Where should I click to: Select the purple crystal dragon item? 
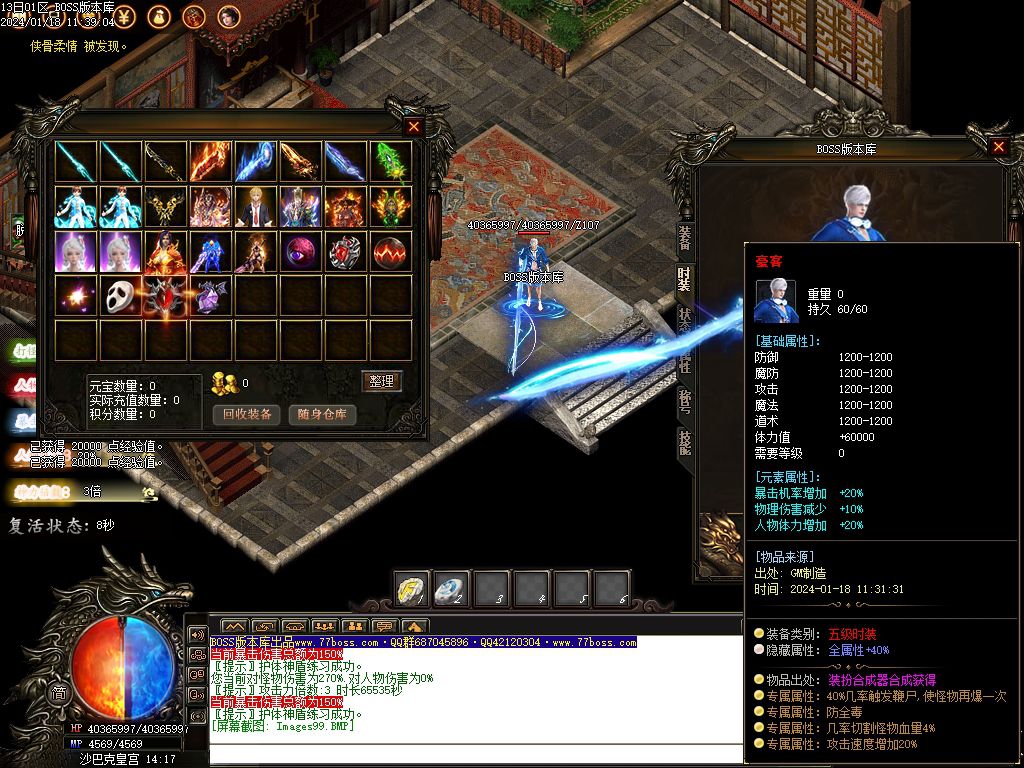click(x=211, y=296)
